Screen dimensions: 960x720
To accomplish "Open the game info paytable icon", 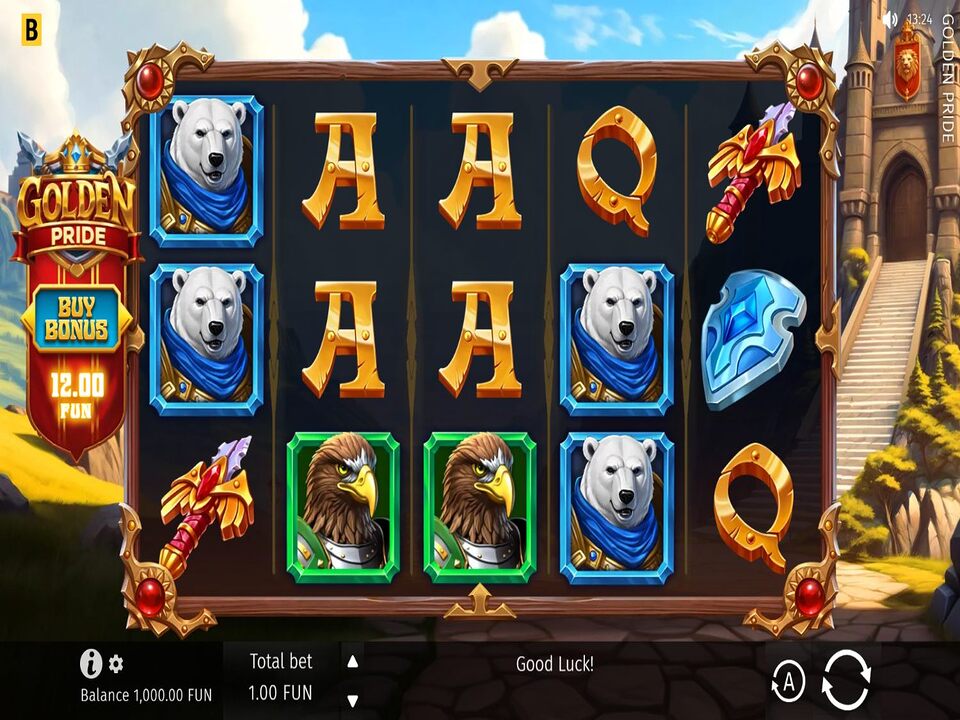I will (91, 663).
